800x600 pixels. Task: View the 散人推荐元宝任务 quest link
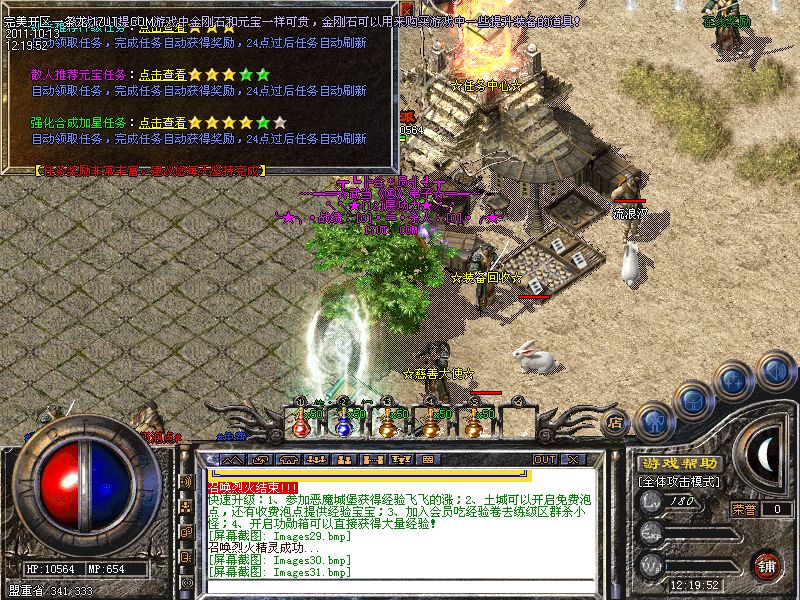pos(162,74)
